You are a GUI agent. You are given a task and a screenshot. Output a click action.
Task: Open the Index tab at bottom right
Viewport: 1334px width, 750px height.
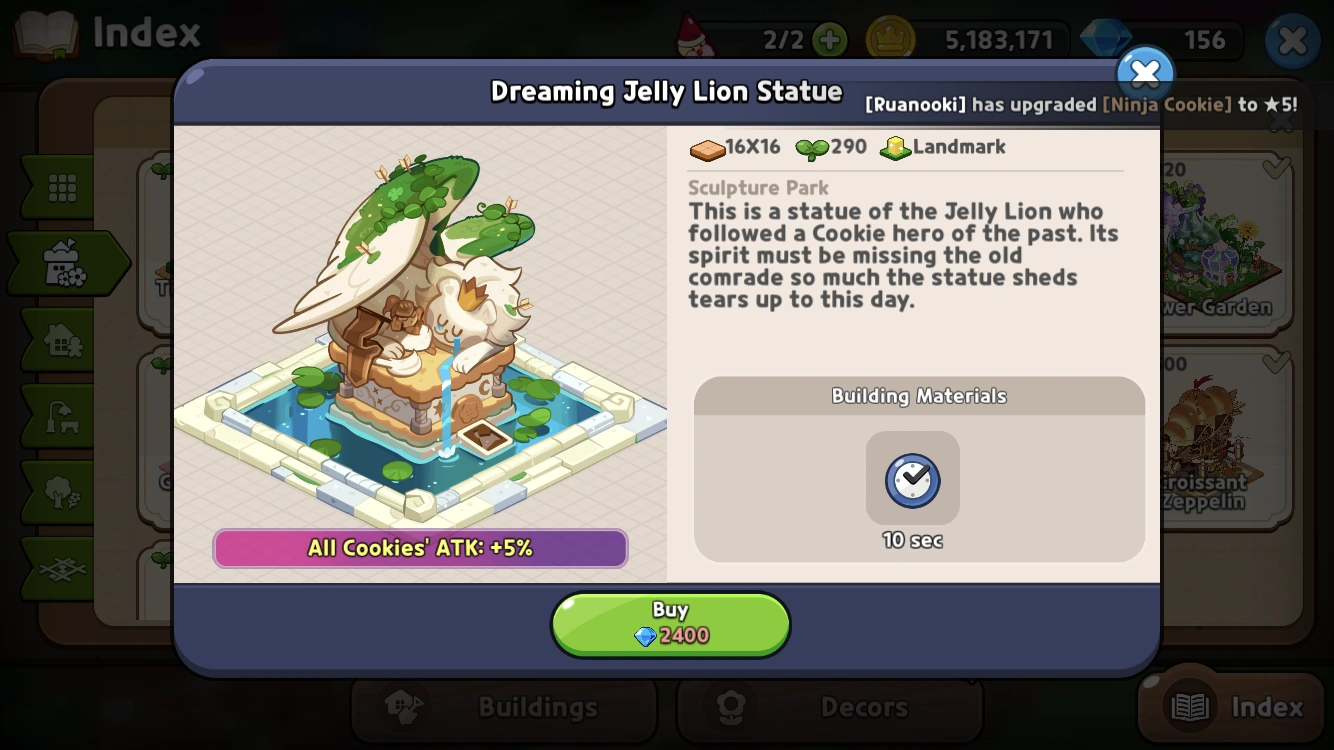coord(1231,705)
